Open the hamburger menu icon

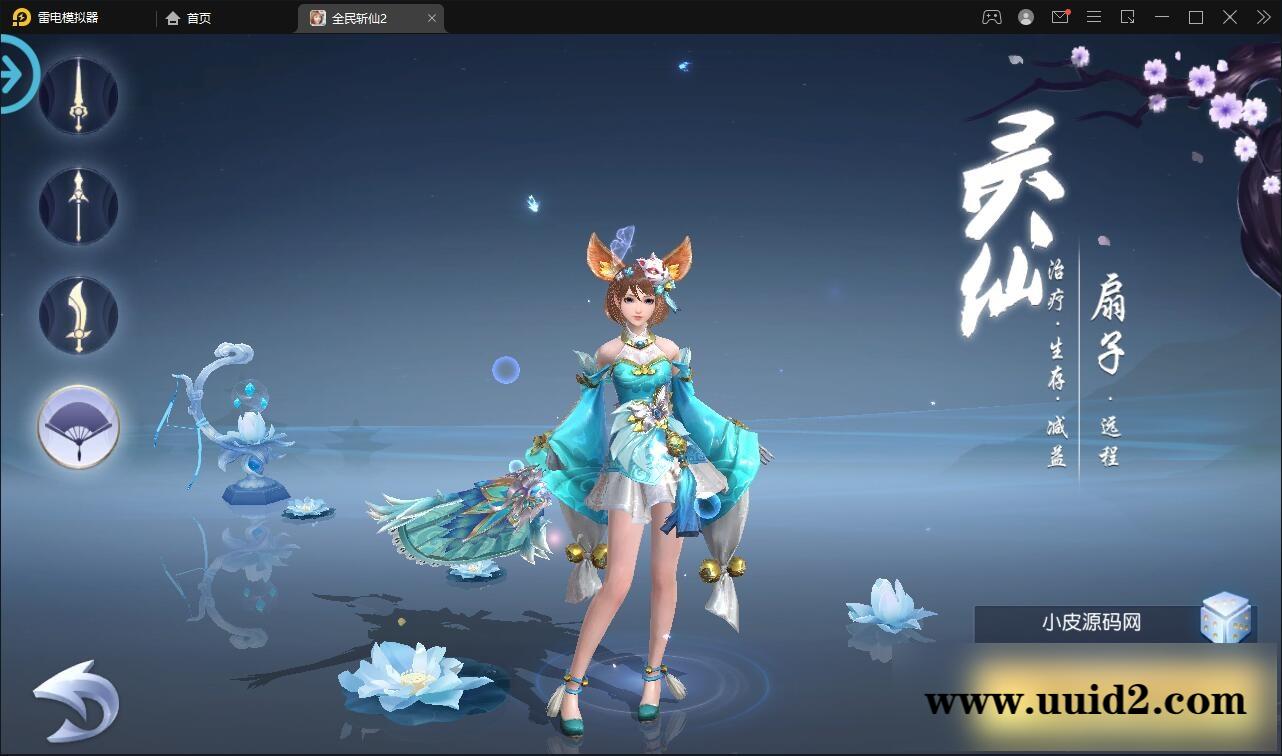click(1094, 17)
